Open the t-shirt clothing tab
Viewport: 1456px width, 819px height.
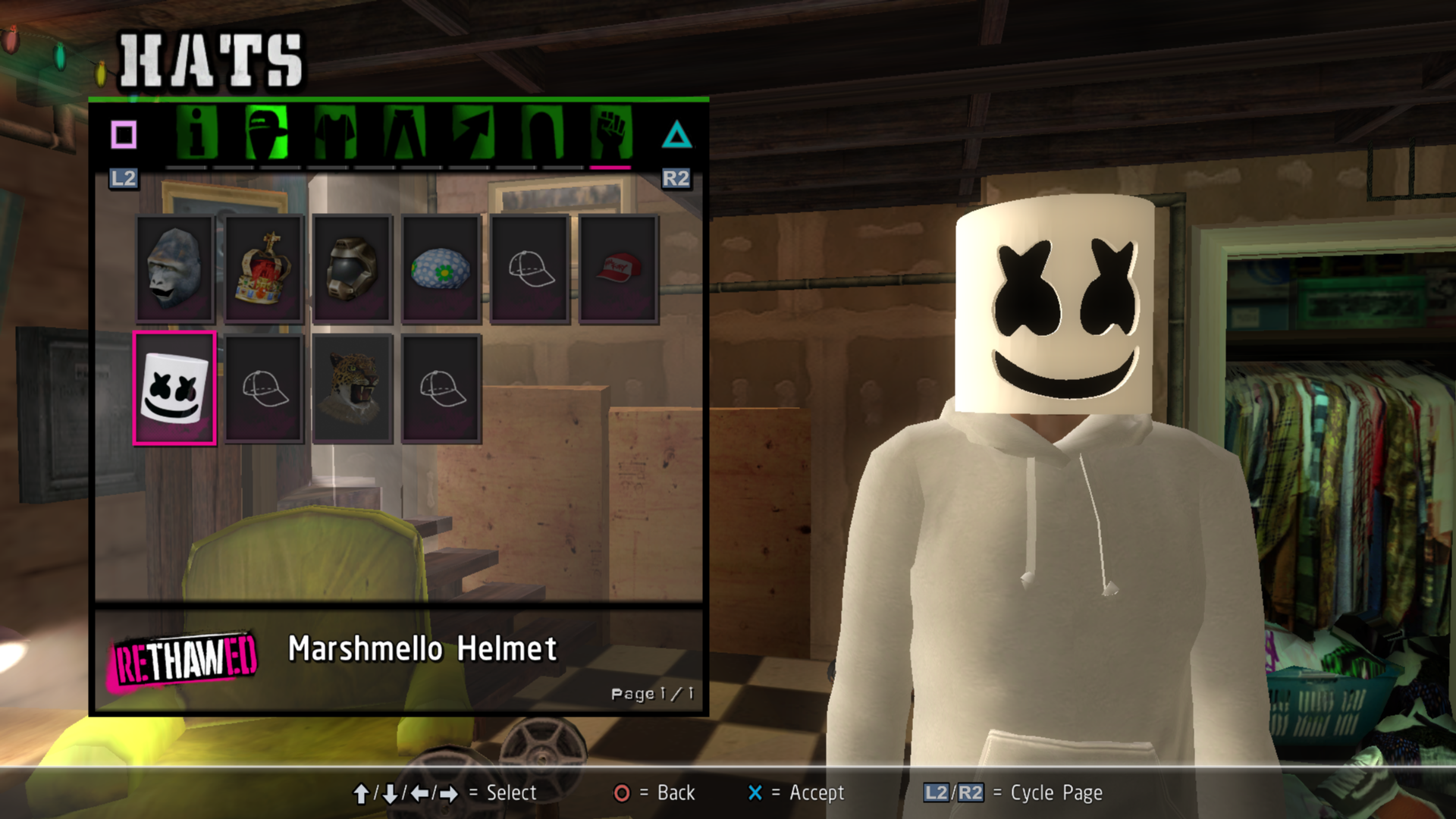[x=335, y=133]
